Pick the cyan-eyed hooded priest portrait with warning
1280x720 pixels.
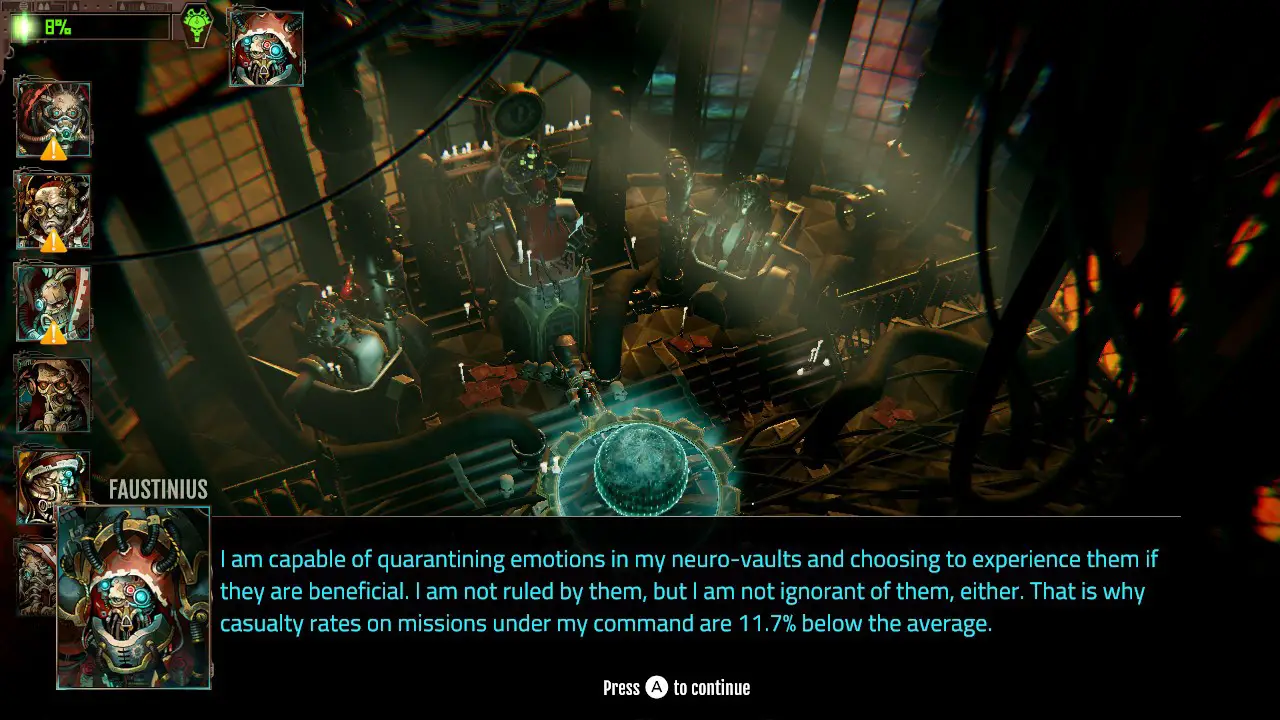[53, 302]
